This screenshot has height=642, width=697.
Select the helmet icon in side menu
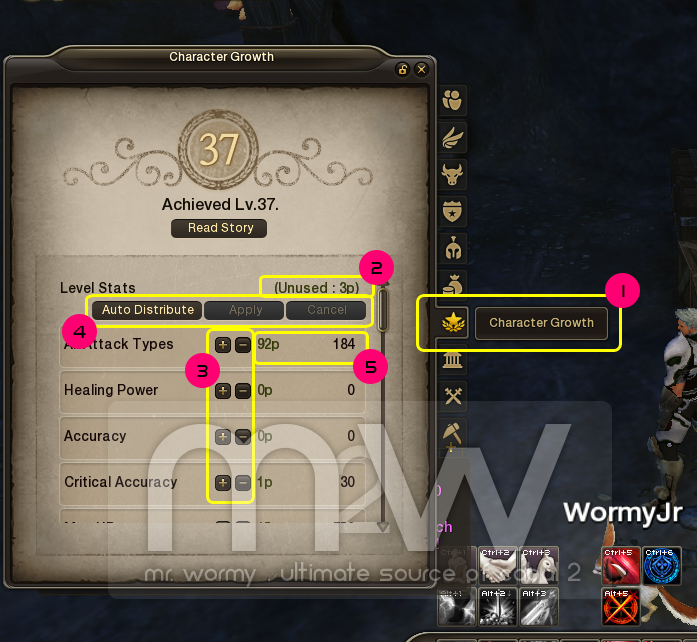coord(454,248)
